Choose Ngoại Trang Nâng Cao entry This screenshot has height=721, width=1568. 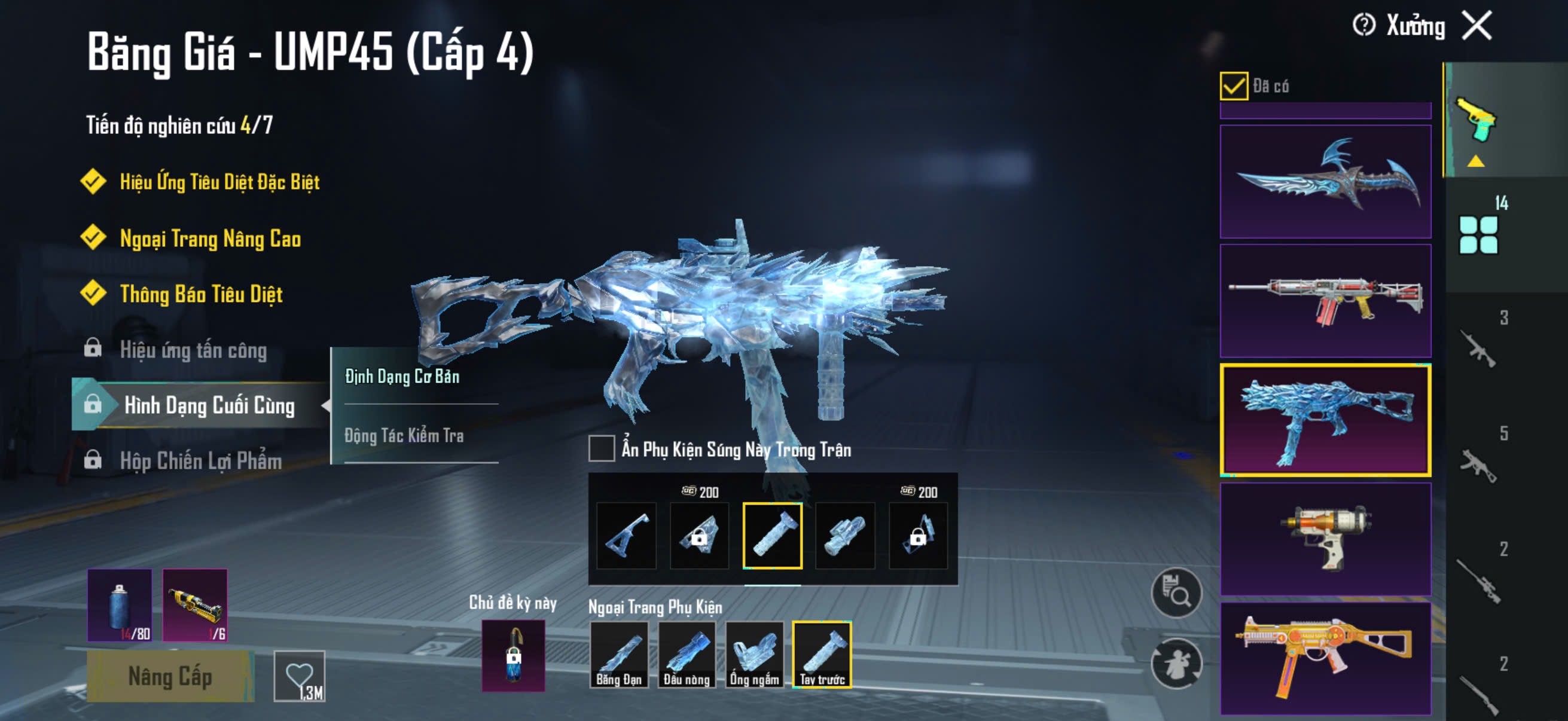point(210,239)
